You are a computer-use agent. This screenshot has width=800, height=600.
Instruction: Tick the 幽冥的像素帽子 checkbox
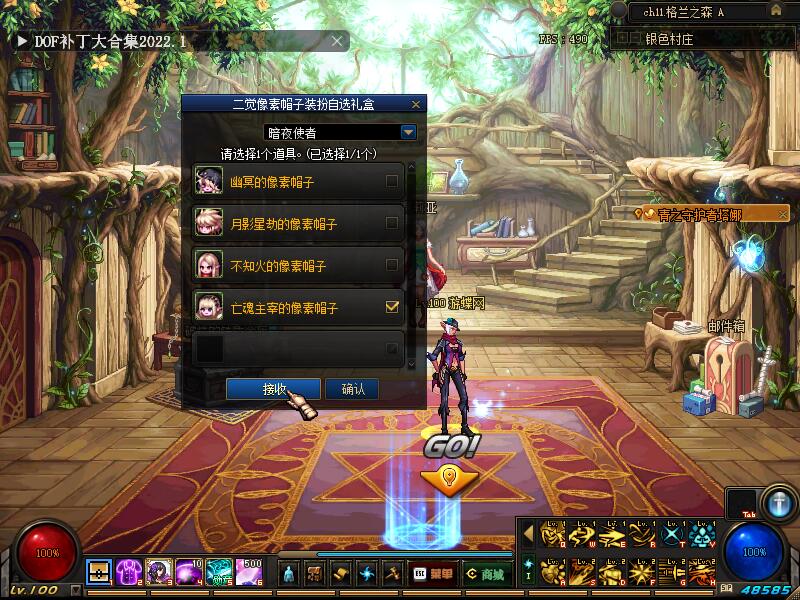392,182
